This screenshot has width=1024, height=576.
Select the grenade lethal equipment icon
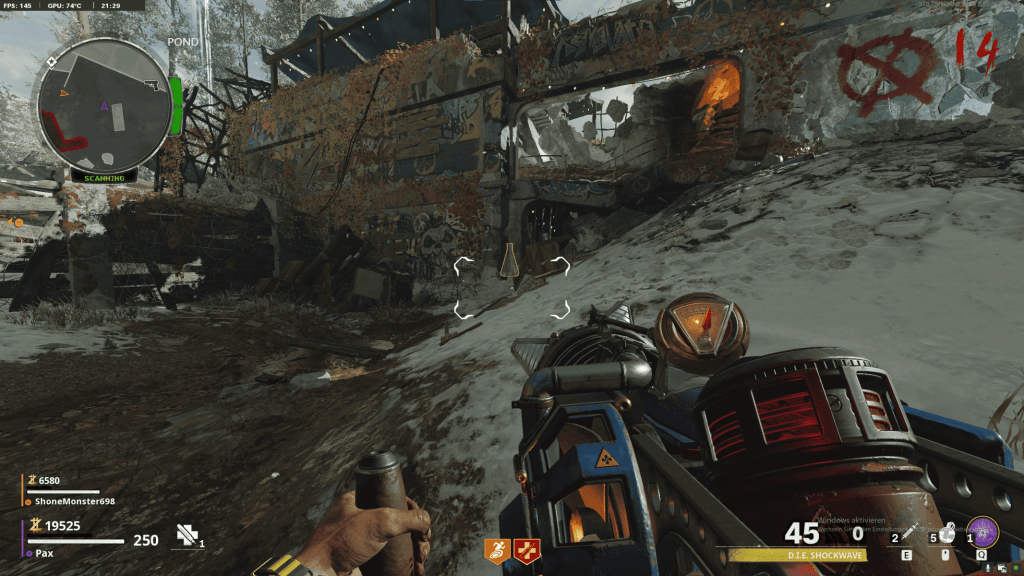coord(947,534)
